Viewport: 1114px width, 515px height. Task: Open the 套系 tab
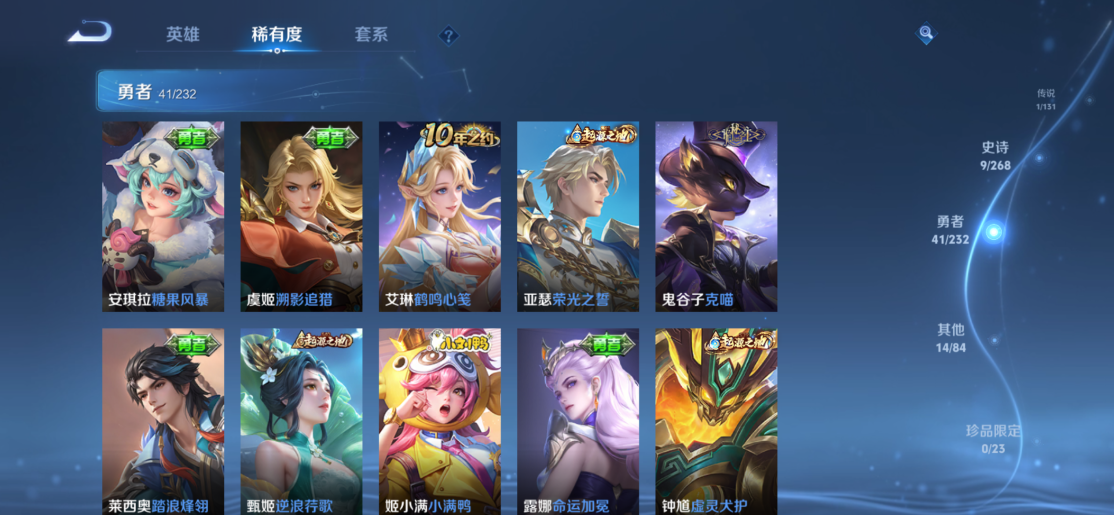tap(371, 34)
